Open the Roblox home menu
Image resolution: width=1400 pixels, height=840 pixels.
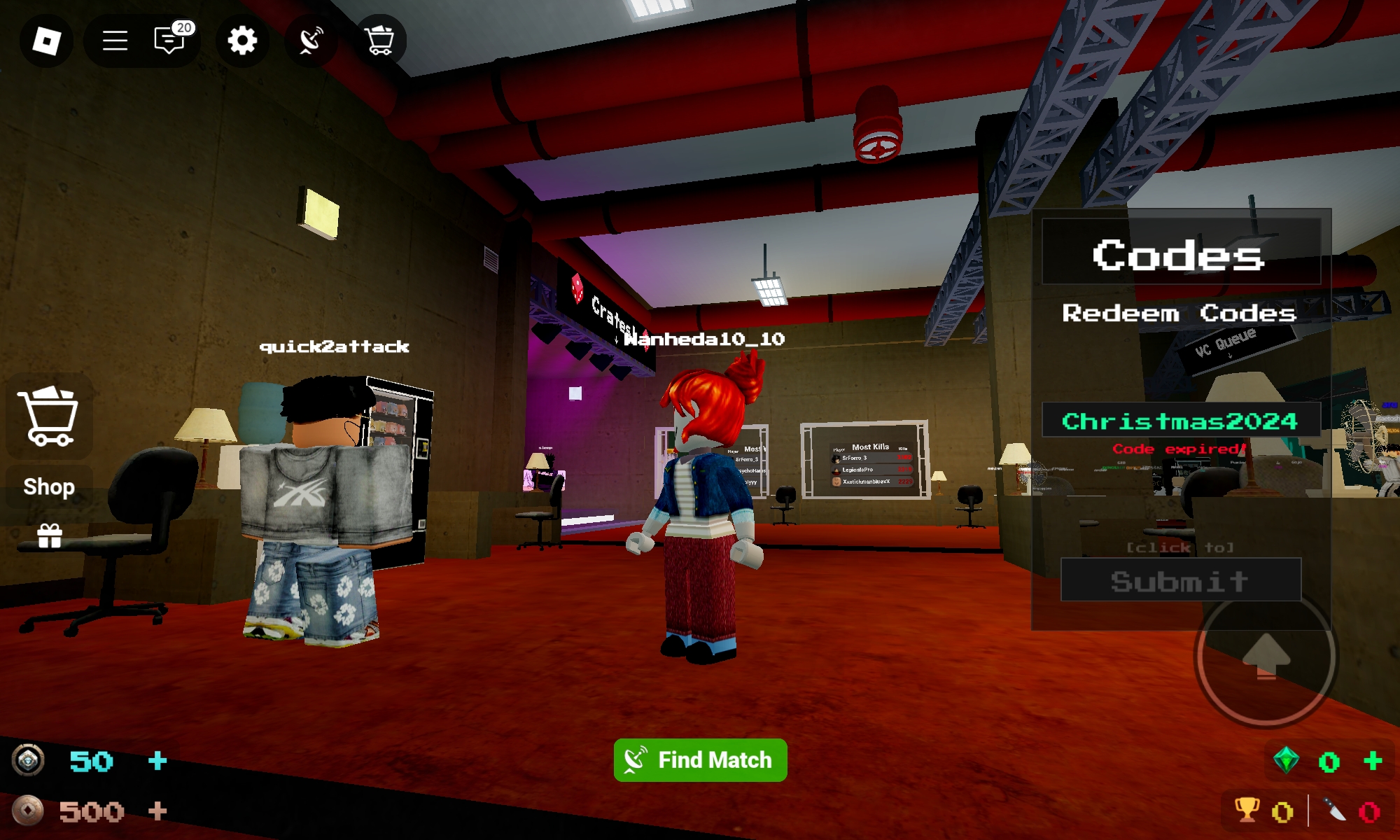46,41
